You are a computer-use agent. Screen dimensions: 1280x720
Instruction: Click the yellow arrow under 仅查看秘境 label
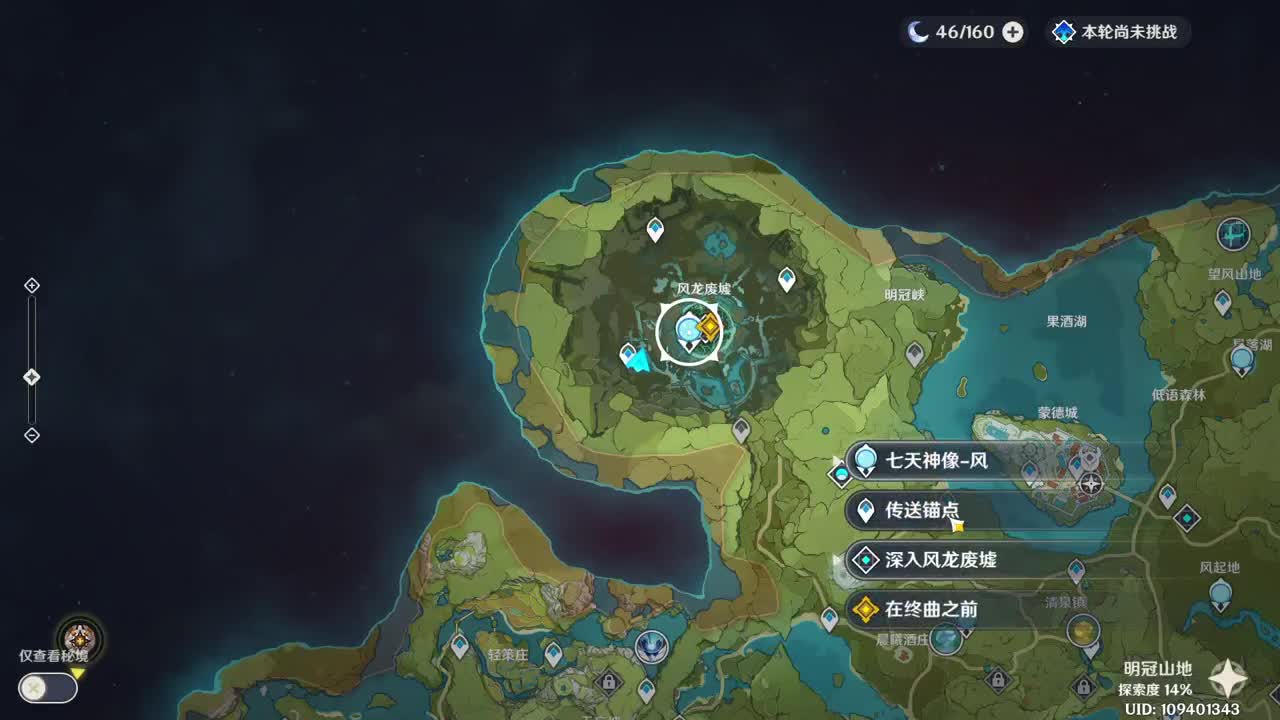coord(77,673)
